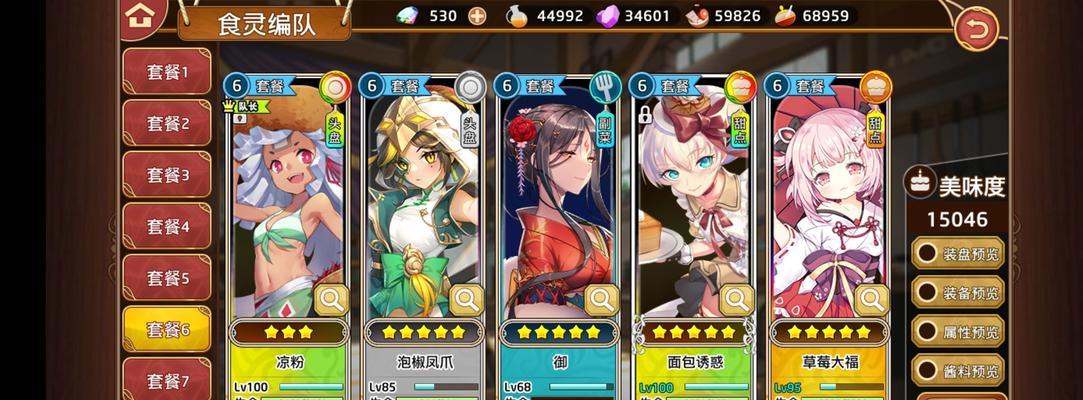Image resolution: width=1083 pixels, height=400 pixels.
Task: Add more diamonds with the plus button
Action: 477,15
